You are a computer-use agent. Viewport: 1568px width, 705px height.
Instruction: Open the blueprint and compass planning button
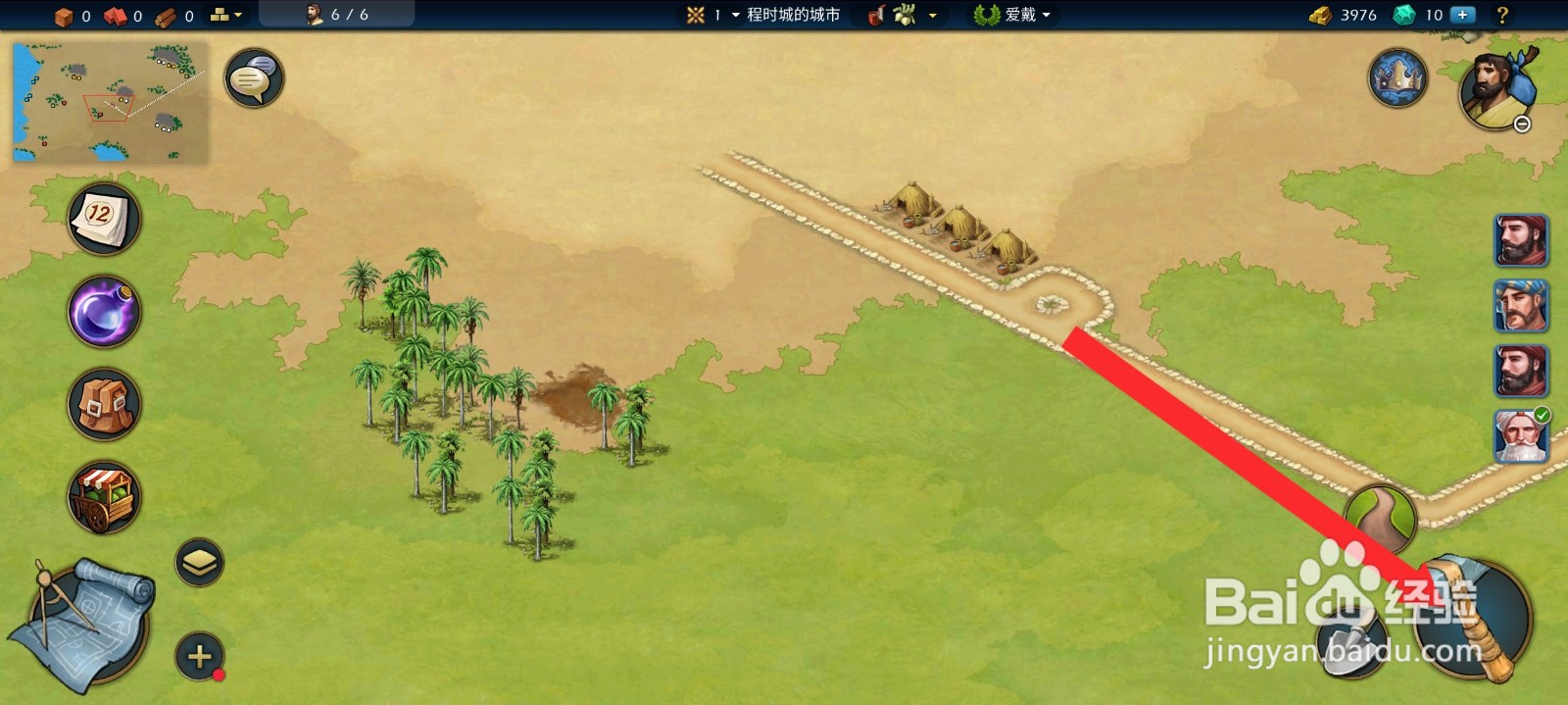coord(83,623)
